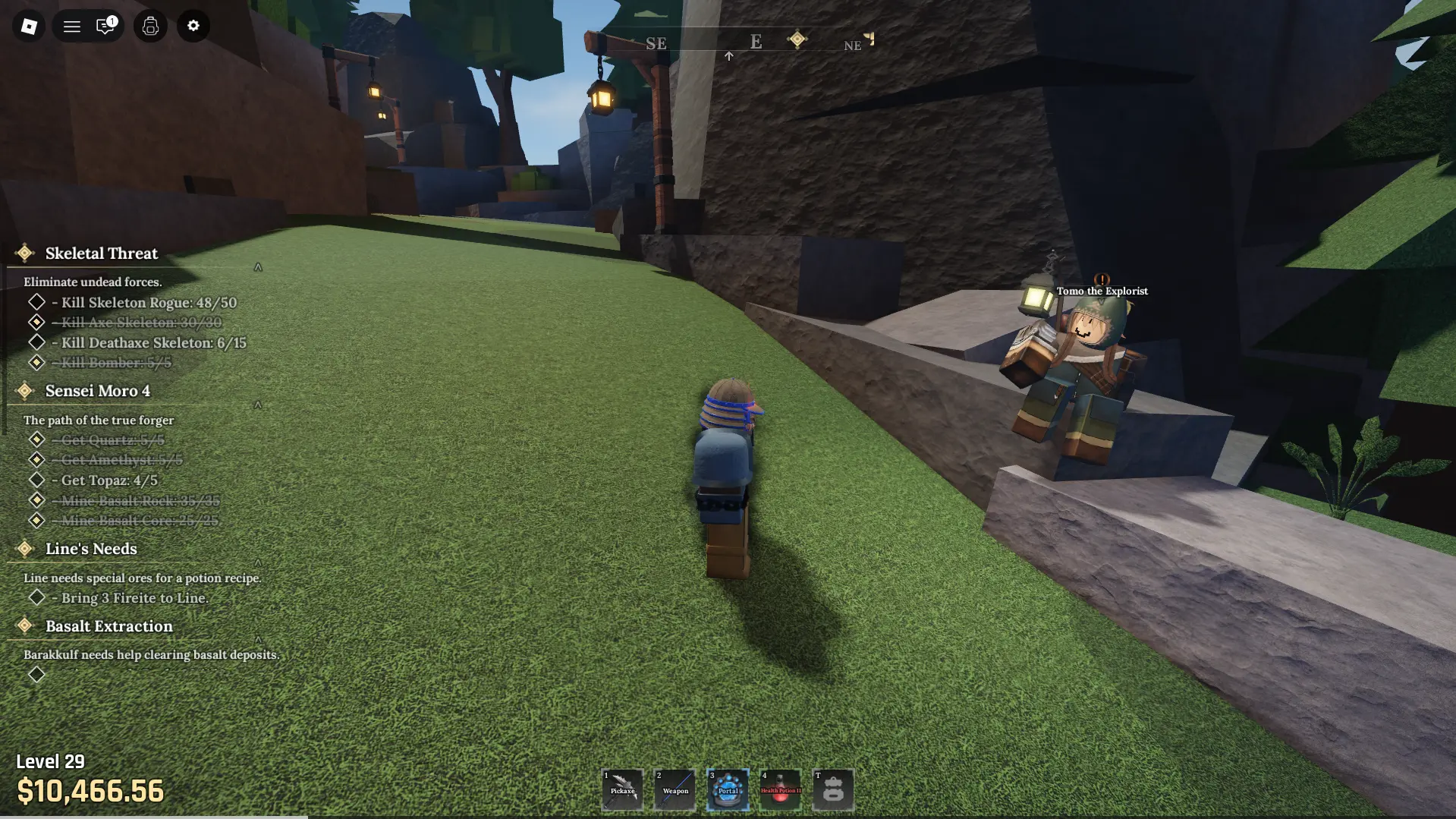Viewport: 1456px width, 819px height.
Task: Check off the Kill Skeleton Rogue objective
Action: coord(37,301)
